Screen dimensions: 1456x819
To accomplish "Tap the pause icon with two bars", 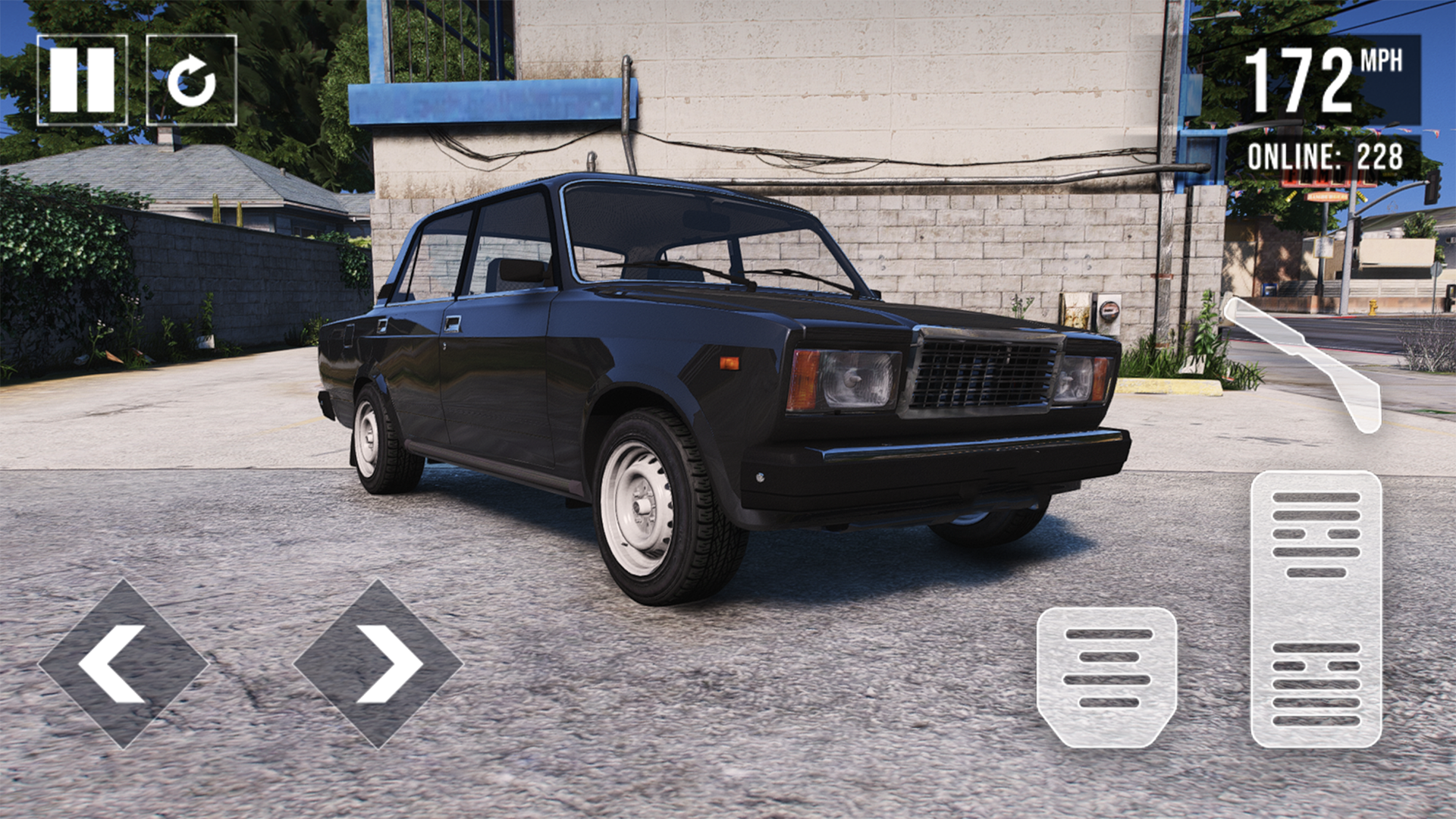I will pyautogui.click(x=83, y=79).
